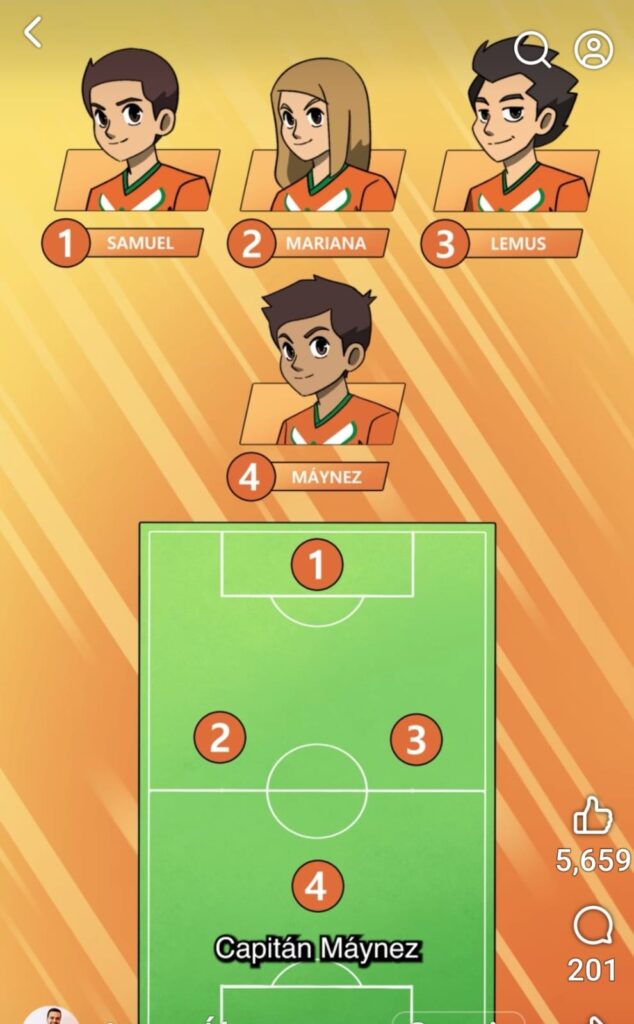Tap position marker 4 on the pitch
The image size is (634, 1024).
point(317,886)
